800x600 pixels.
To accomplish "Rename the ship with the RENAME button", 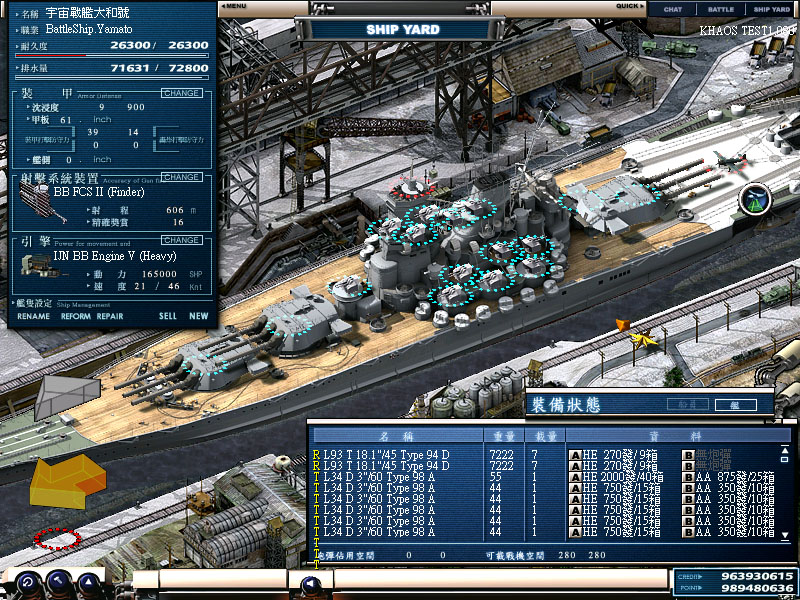I will pos(33,316).
